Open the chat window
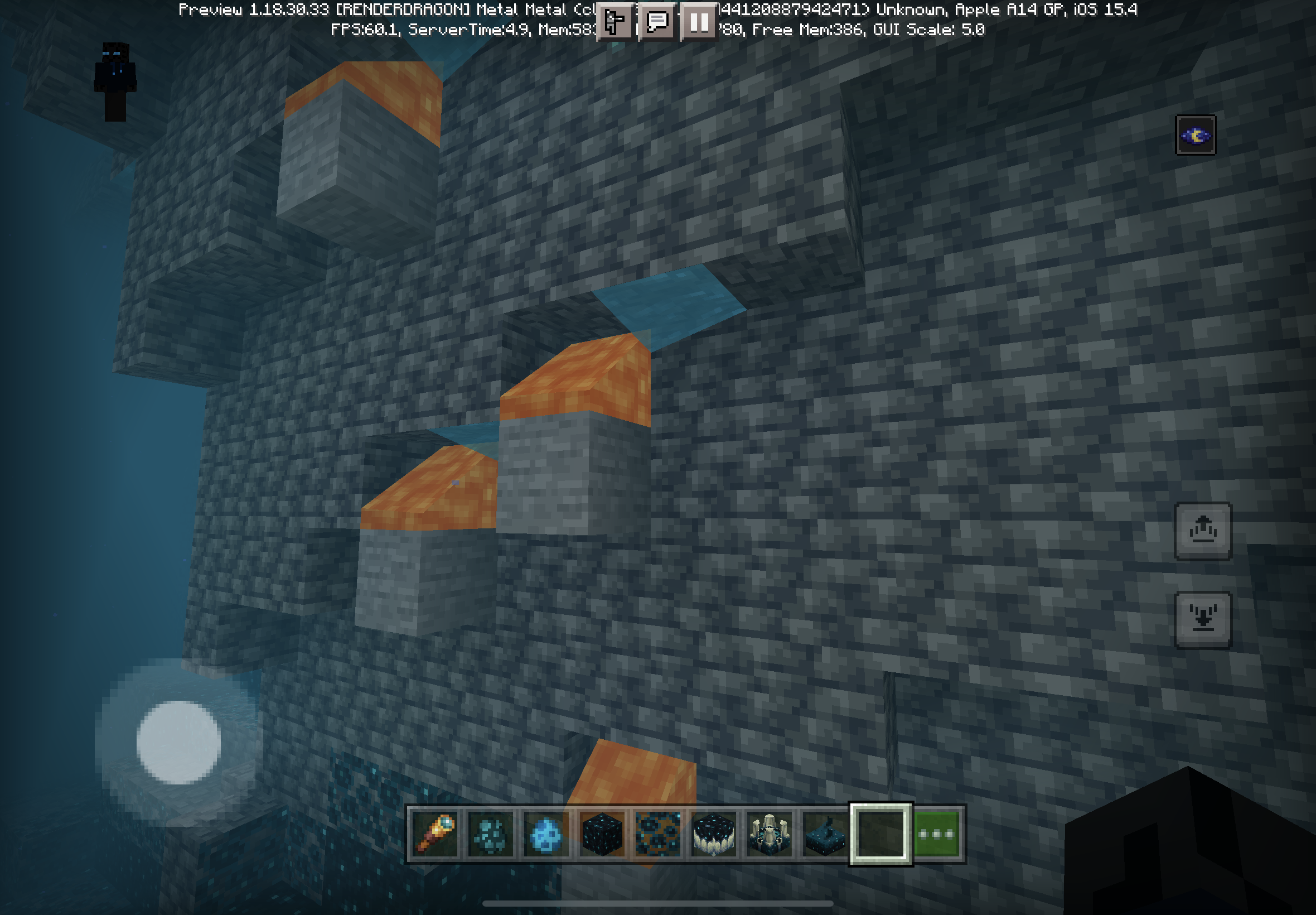The height and width of the screenshot is (915, 1316). (657, 22)
